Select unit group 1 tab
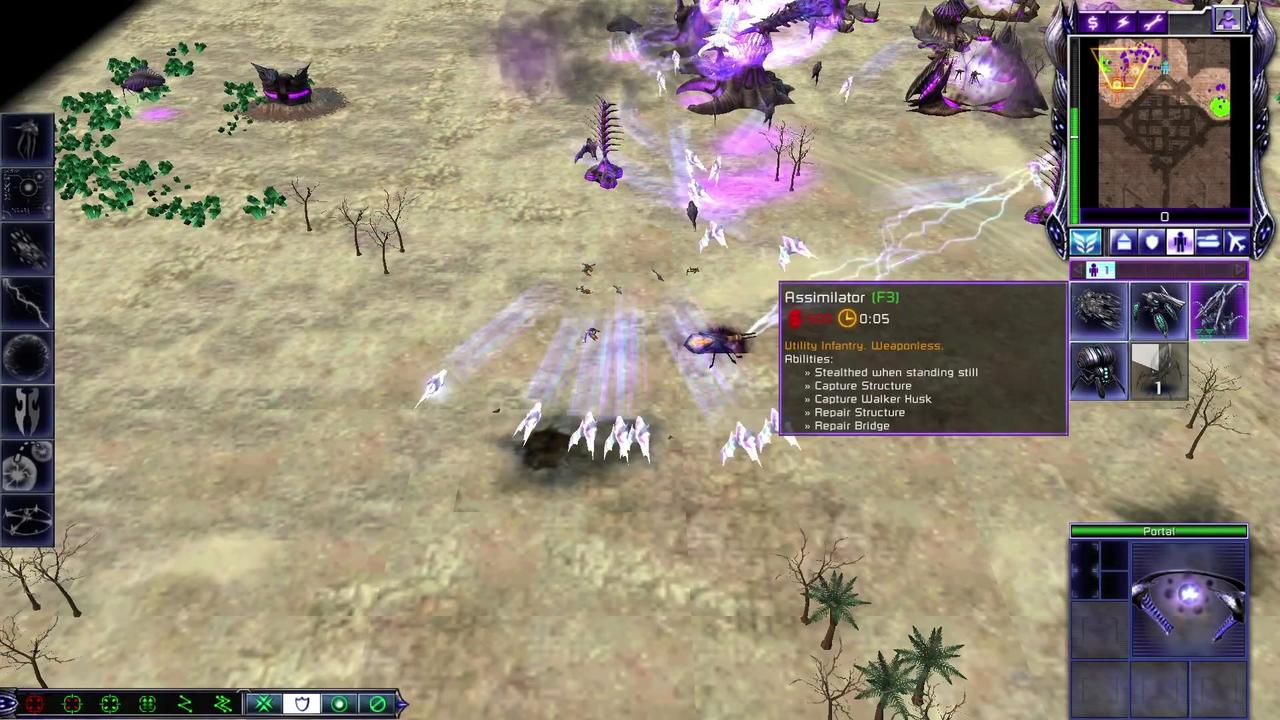Screen dimensions: 1280x720 click(1100, 269)
